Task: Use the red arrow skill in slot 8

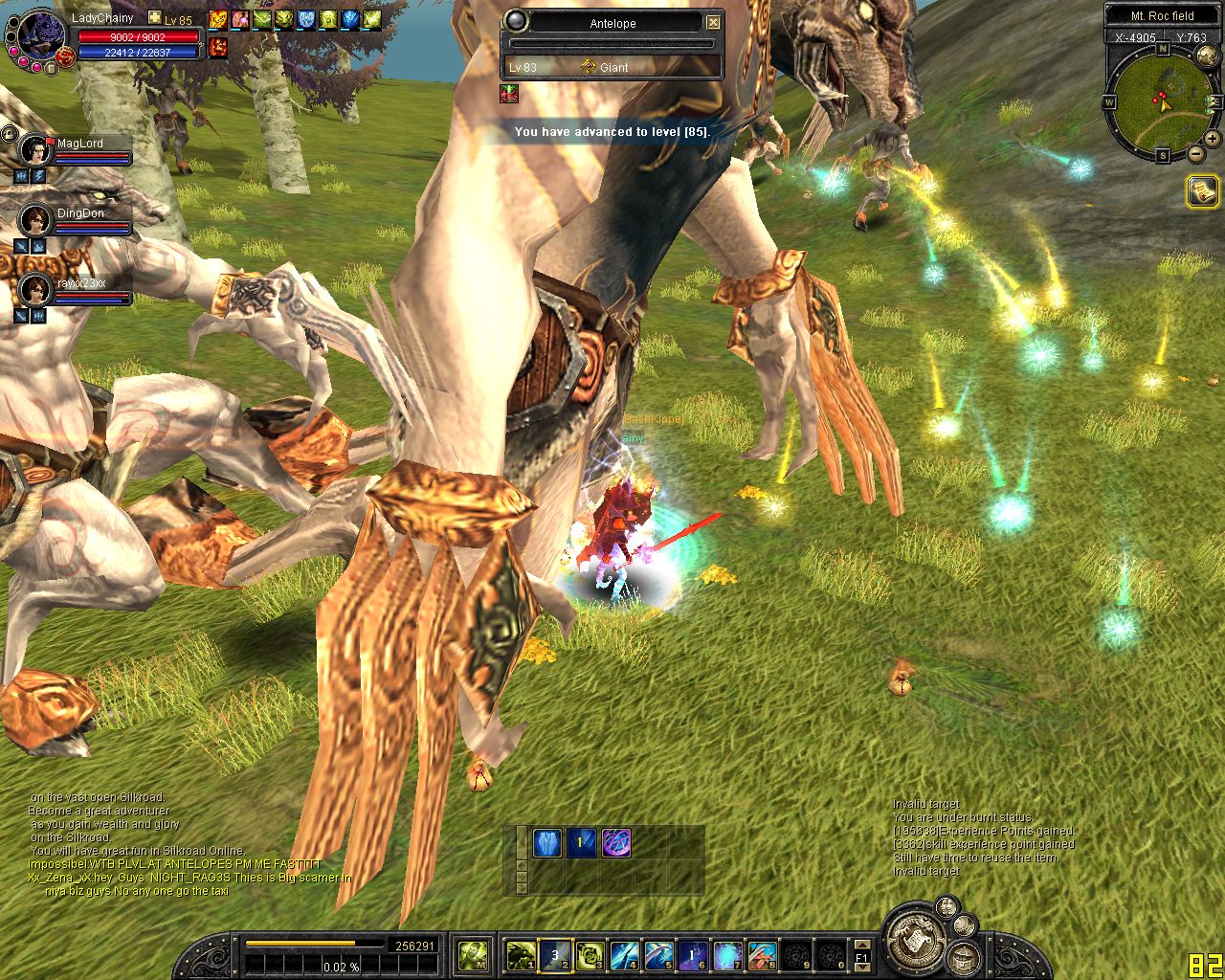Action: tap(762, 954)
